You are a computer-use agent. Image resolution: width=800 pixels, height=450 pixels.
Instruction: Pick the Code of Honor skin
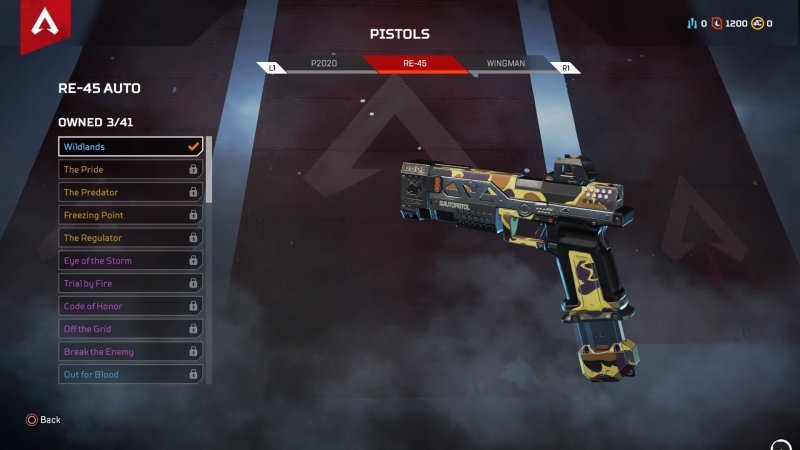click(x=130, y=306)
